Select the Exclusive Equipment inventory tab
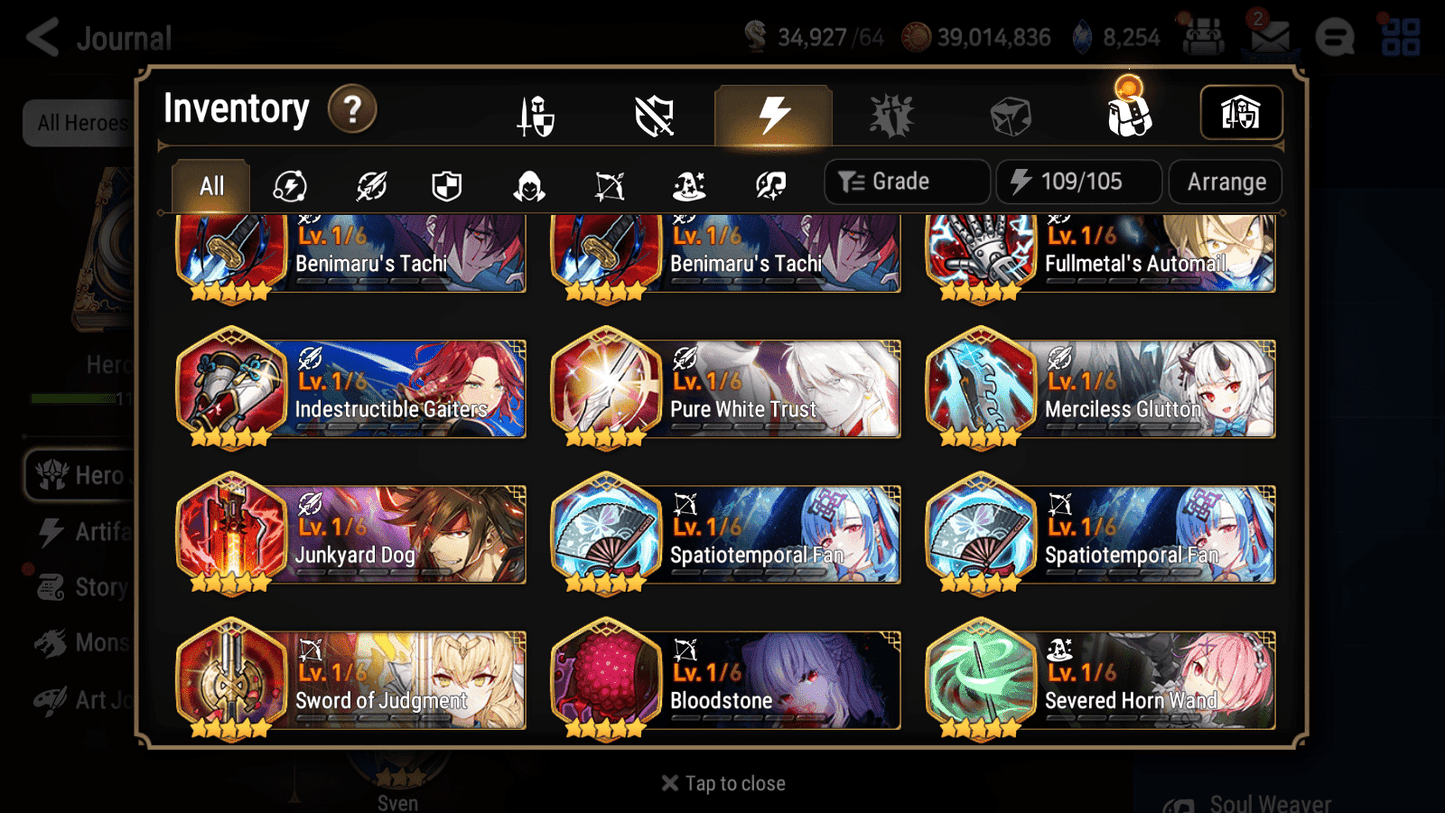This screenshot has width=1445, height=813. tap(652, 113)
